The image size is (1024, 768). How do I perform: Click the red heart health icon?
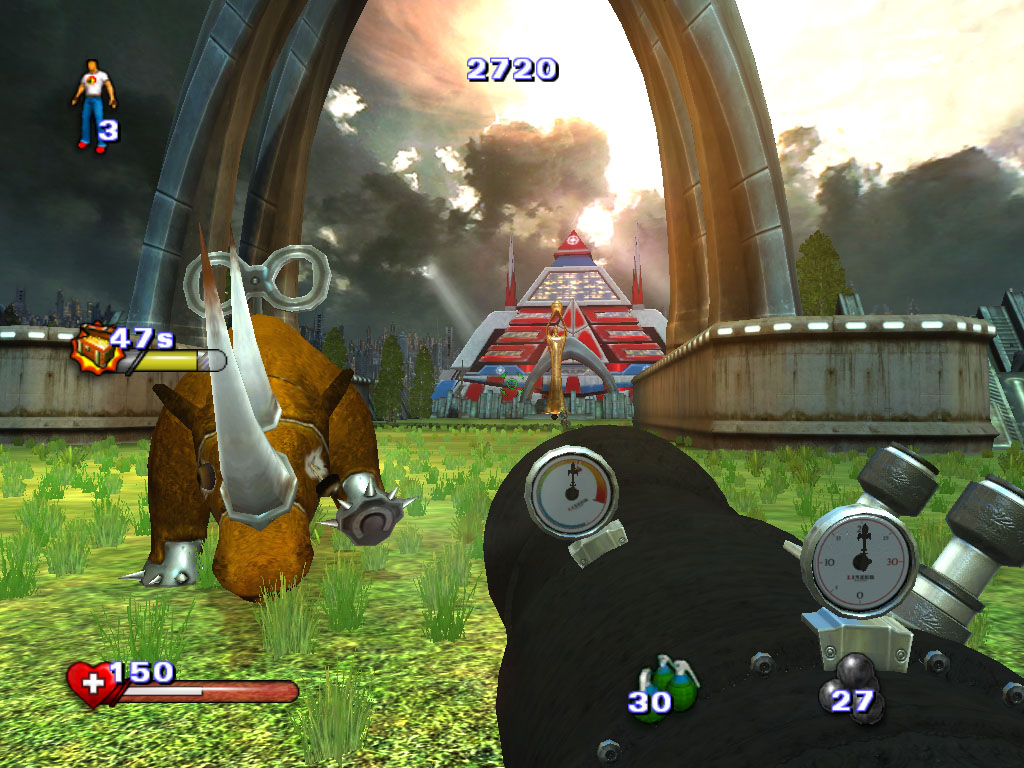click(89, 684)
